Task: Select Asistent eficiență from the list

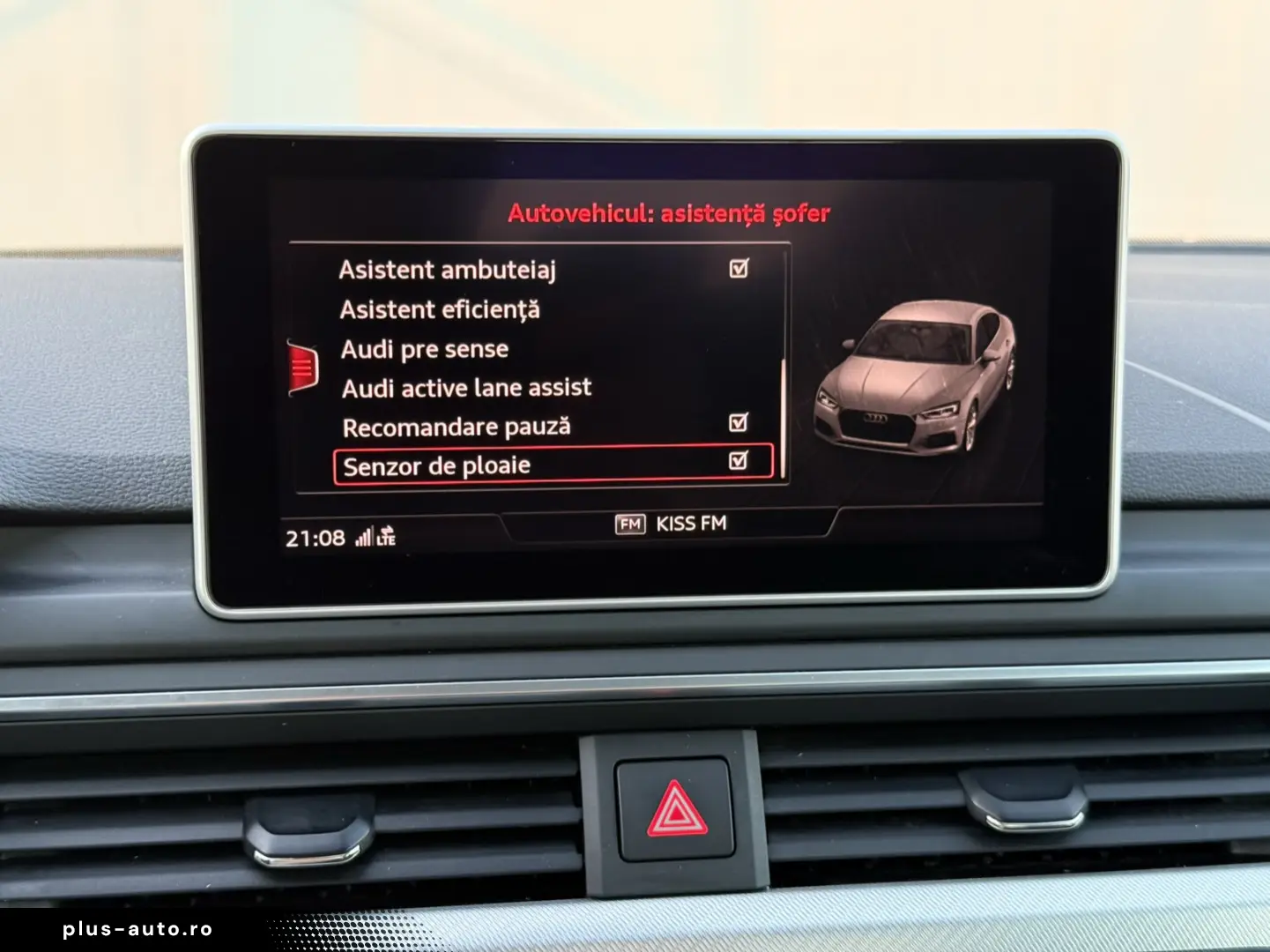Action: (442, 309)
